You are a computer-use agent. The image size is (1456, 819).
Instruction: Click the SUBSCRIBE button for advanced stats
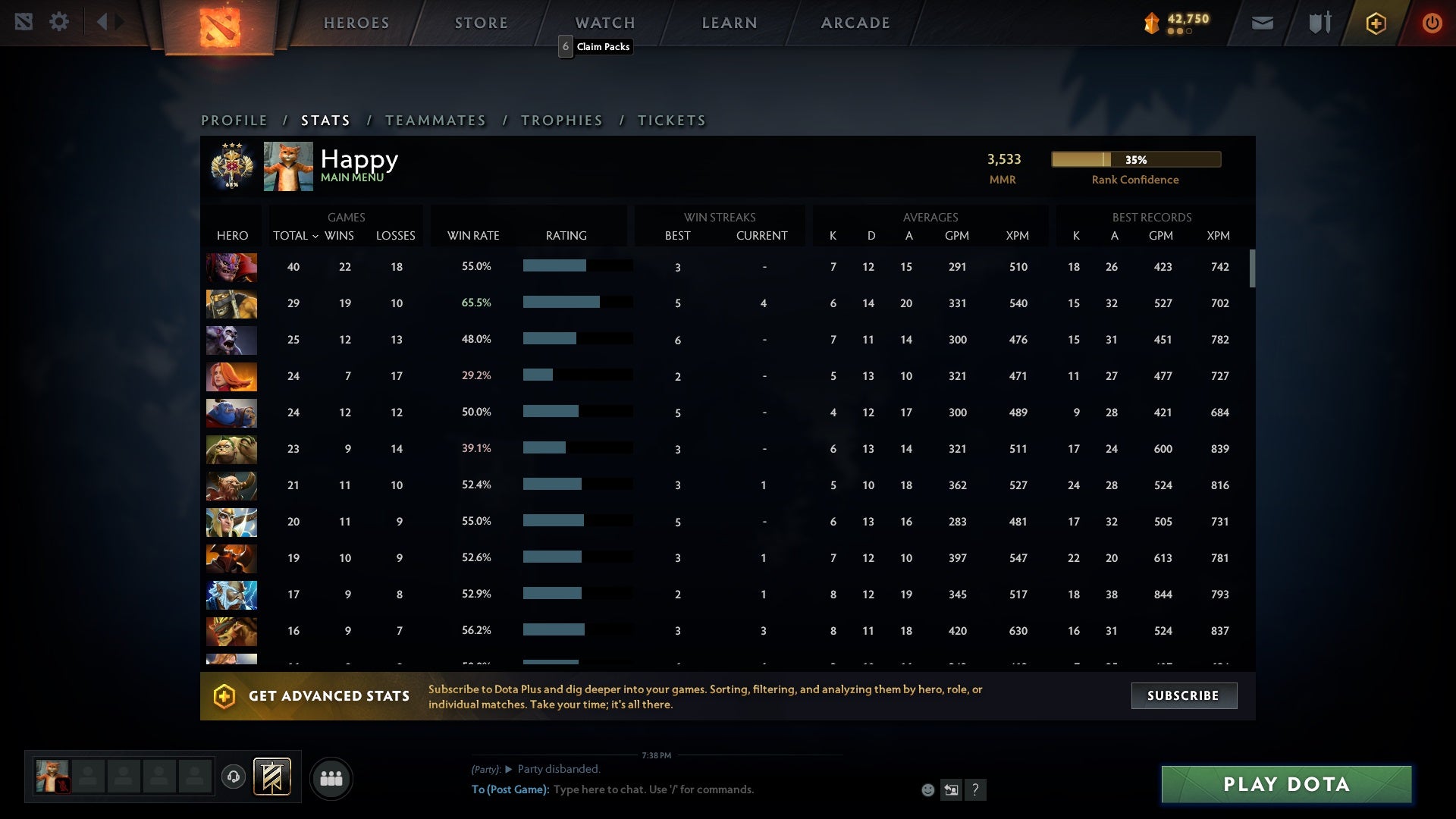1183,695
